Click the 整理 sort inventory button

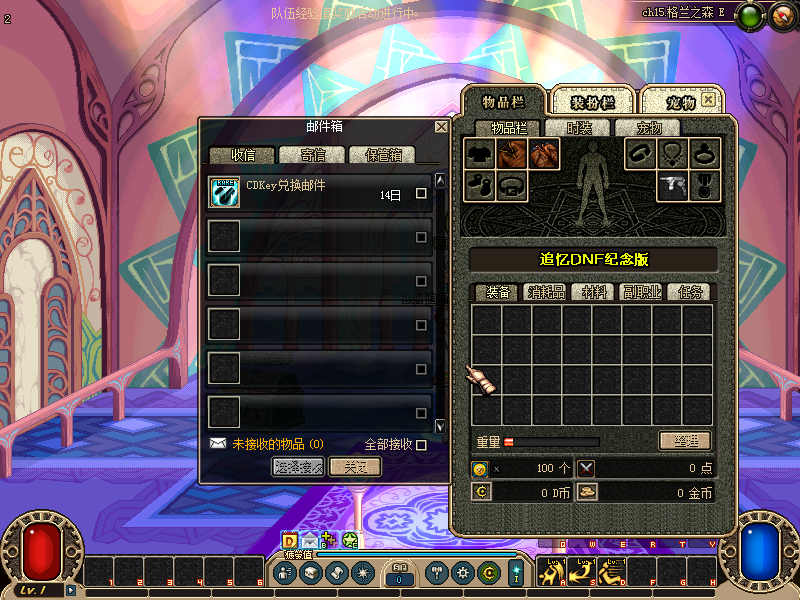[685, 441]
